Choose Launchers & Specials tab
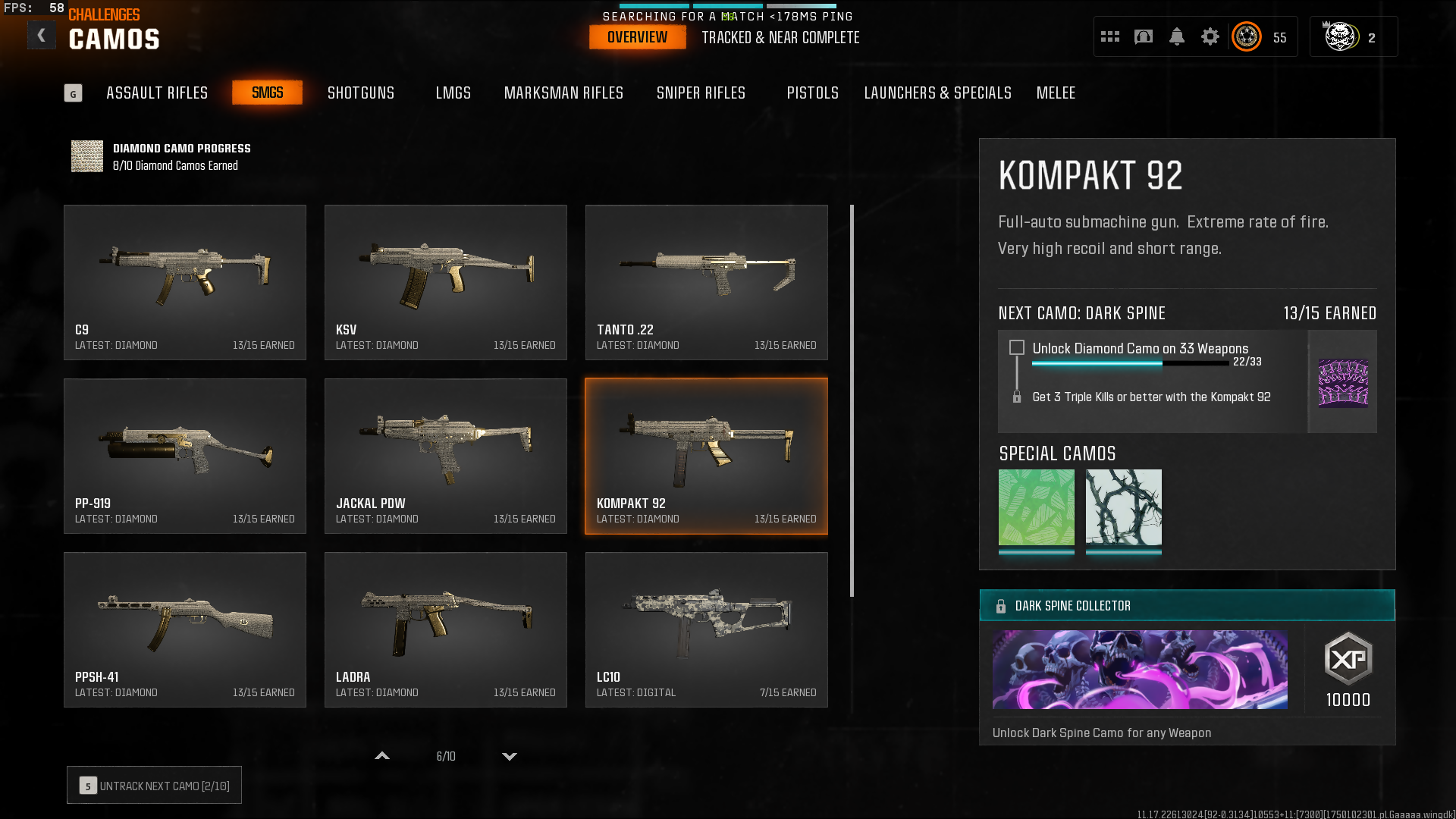Viewport: 1456px width, 819px height. click(937, 93)
